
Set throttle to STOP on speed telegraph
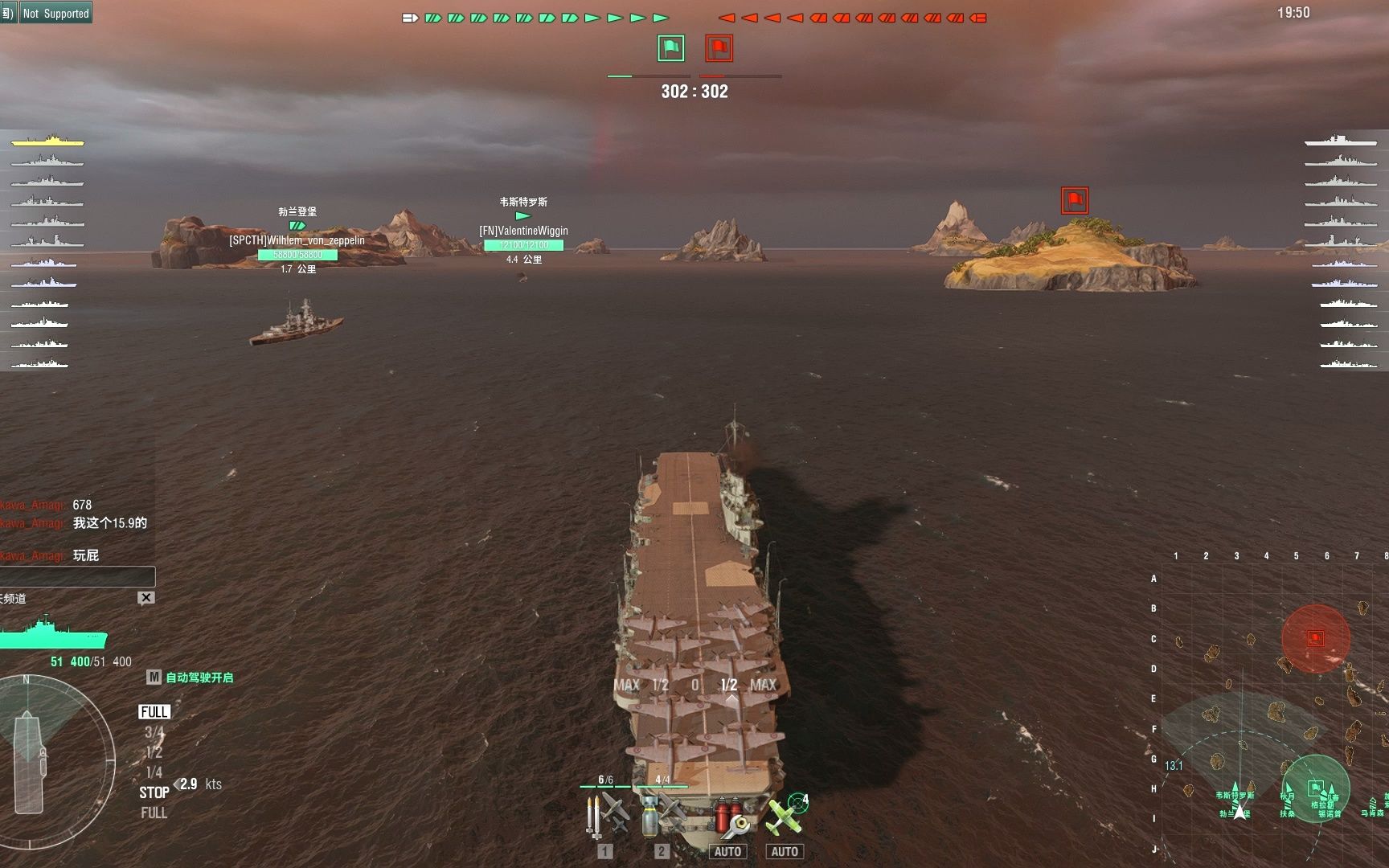point(154,792)
